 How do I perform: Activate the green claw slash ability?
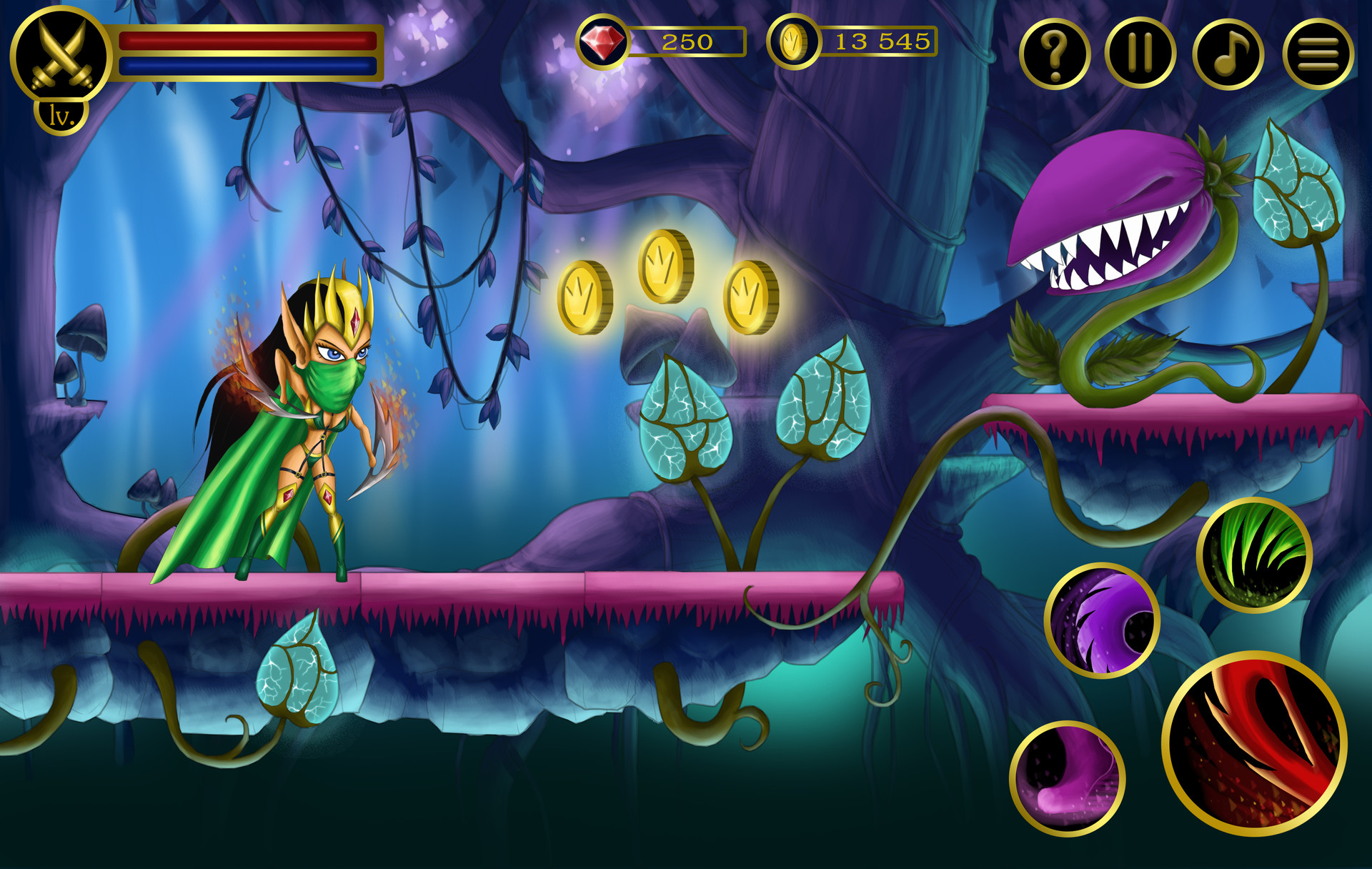1254,555
